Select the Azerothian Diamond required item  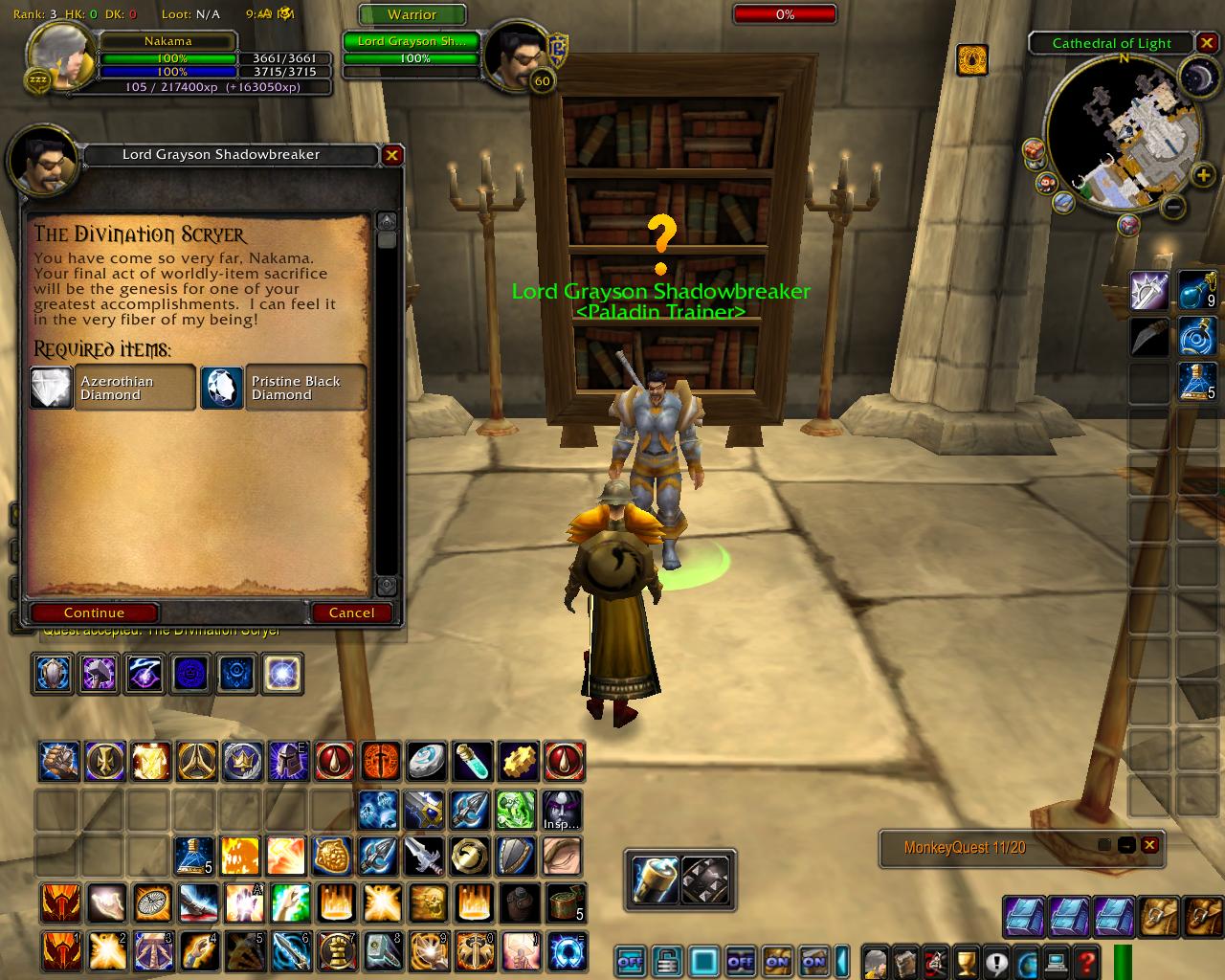(x=113, y=388)
